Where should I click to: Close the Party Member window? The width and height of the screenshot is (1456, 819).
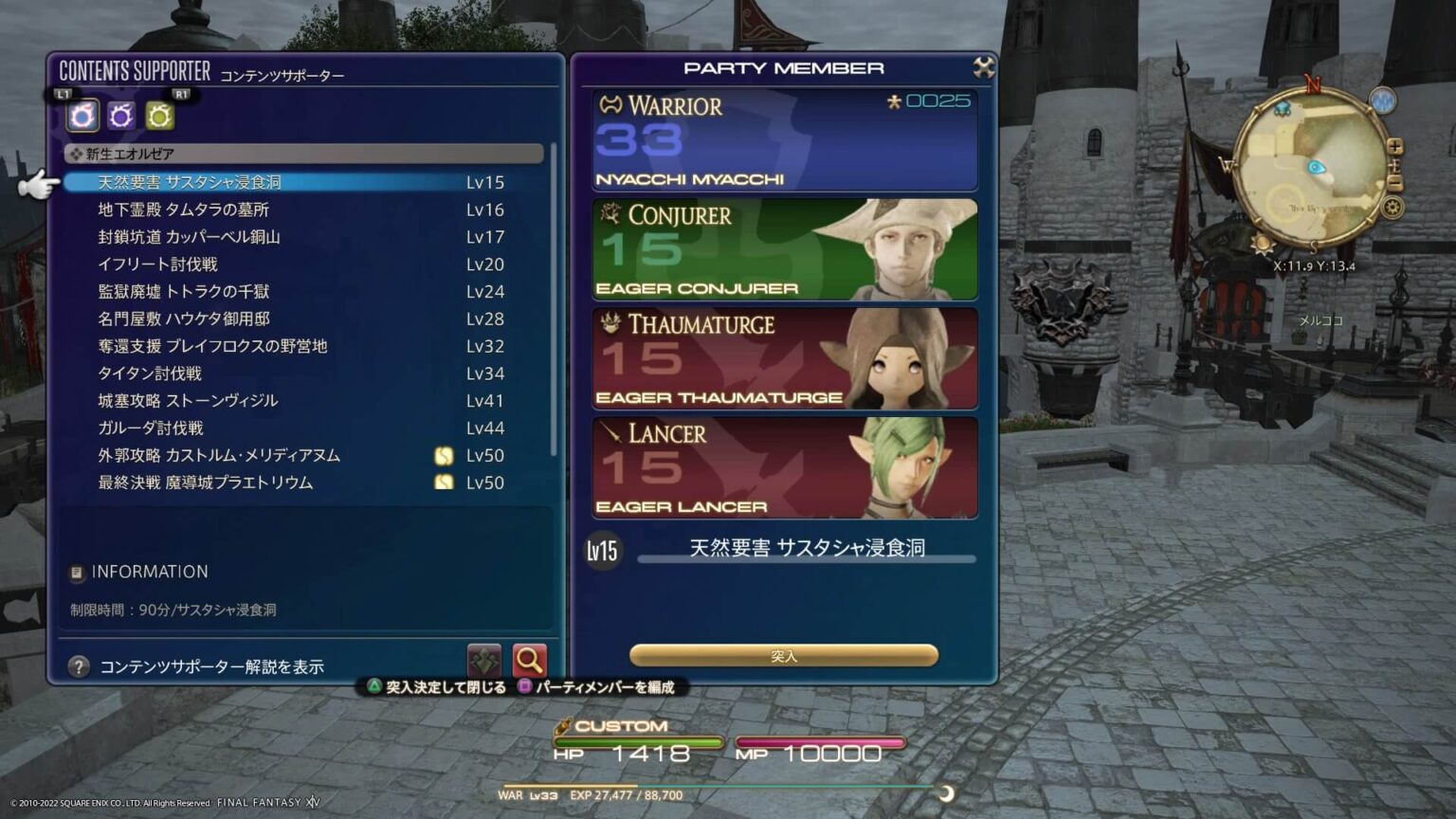[984, 67]
